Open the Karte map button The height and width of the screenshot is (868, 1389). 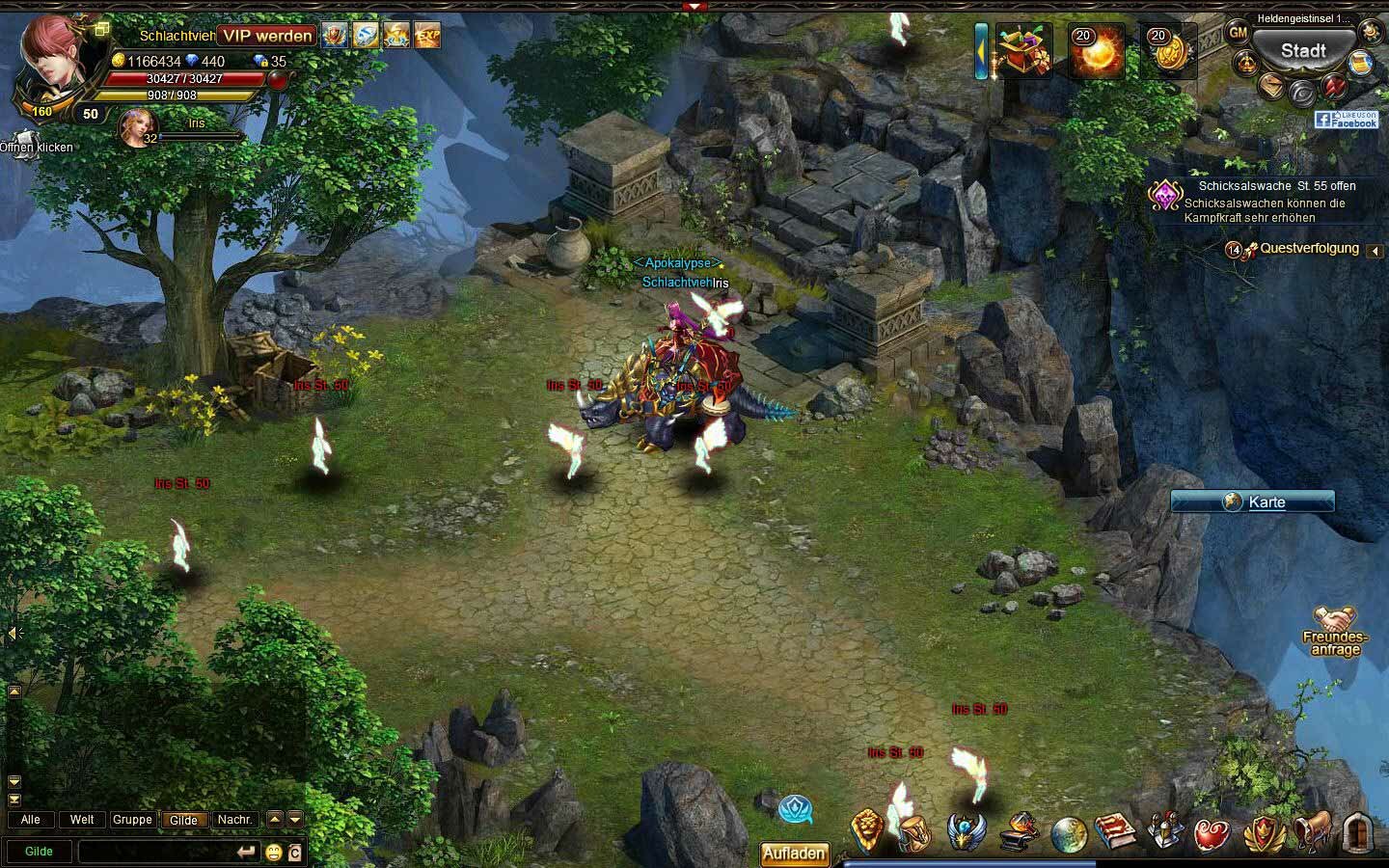click(x=1253, y=502)
